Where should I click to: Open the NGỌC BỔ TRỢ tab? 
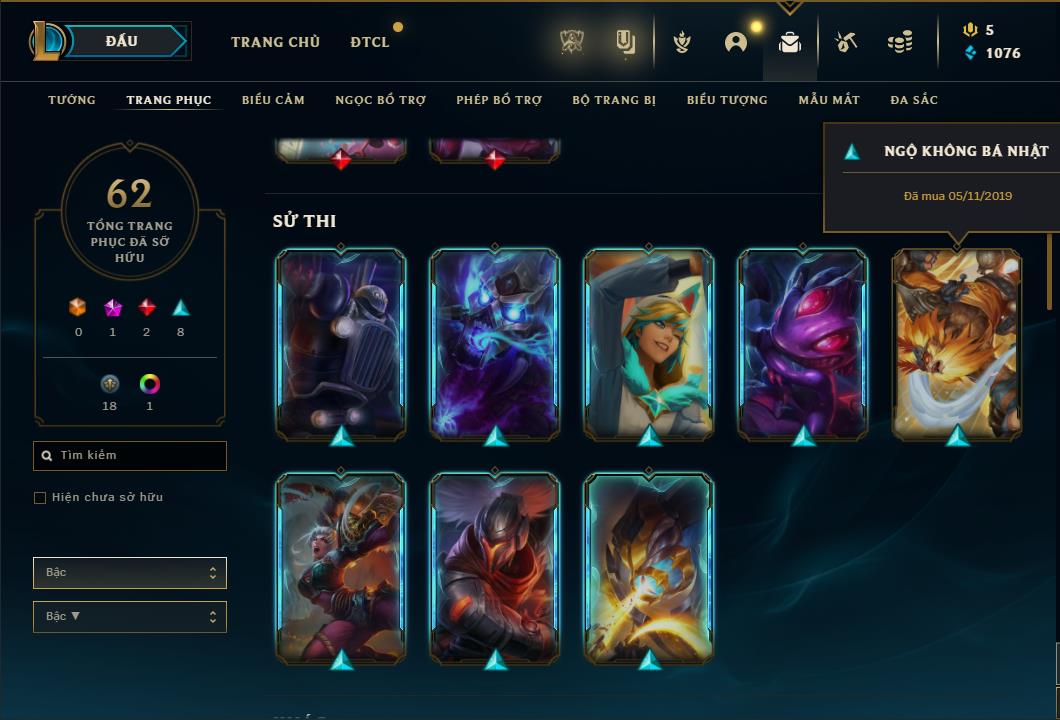pos(380,100)
